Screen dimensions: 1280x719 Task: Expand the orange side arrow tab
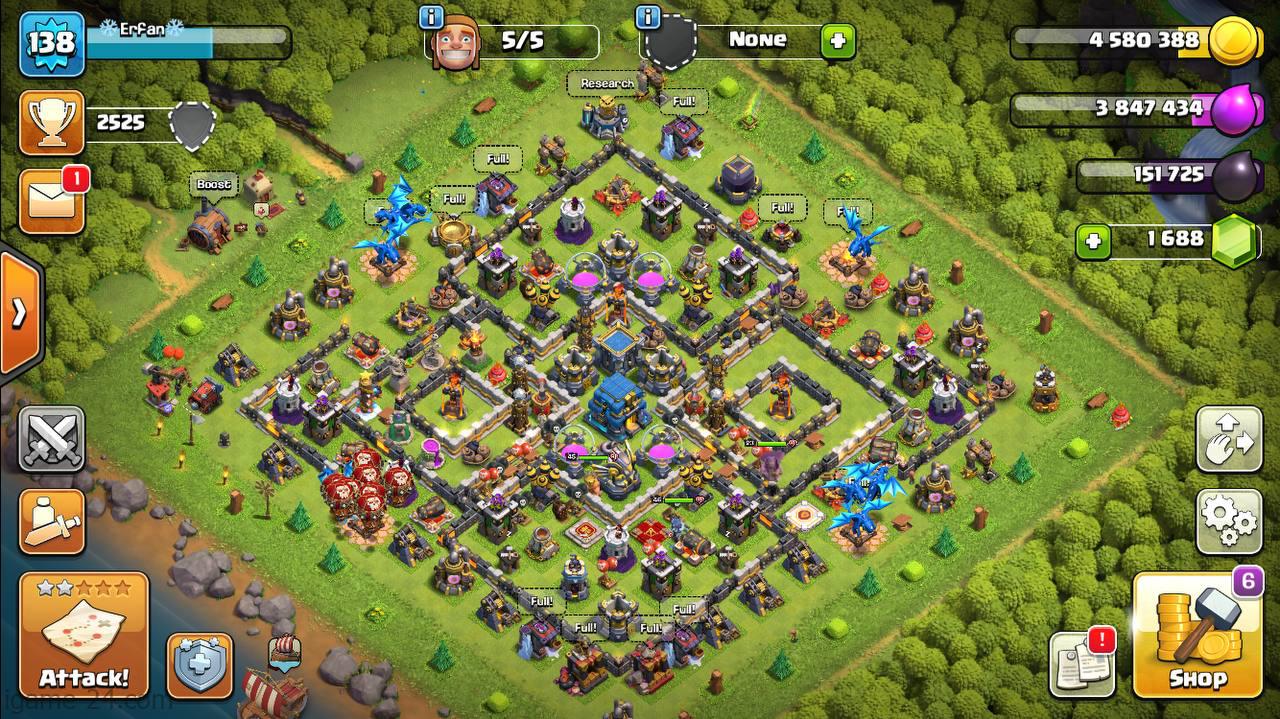click(19, 313)
